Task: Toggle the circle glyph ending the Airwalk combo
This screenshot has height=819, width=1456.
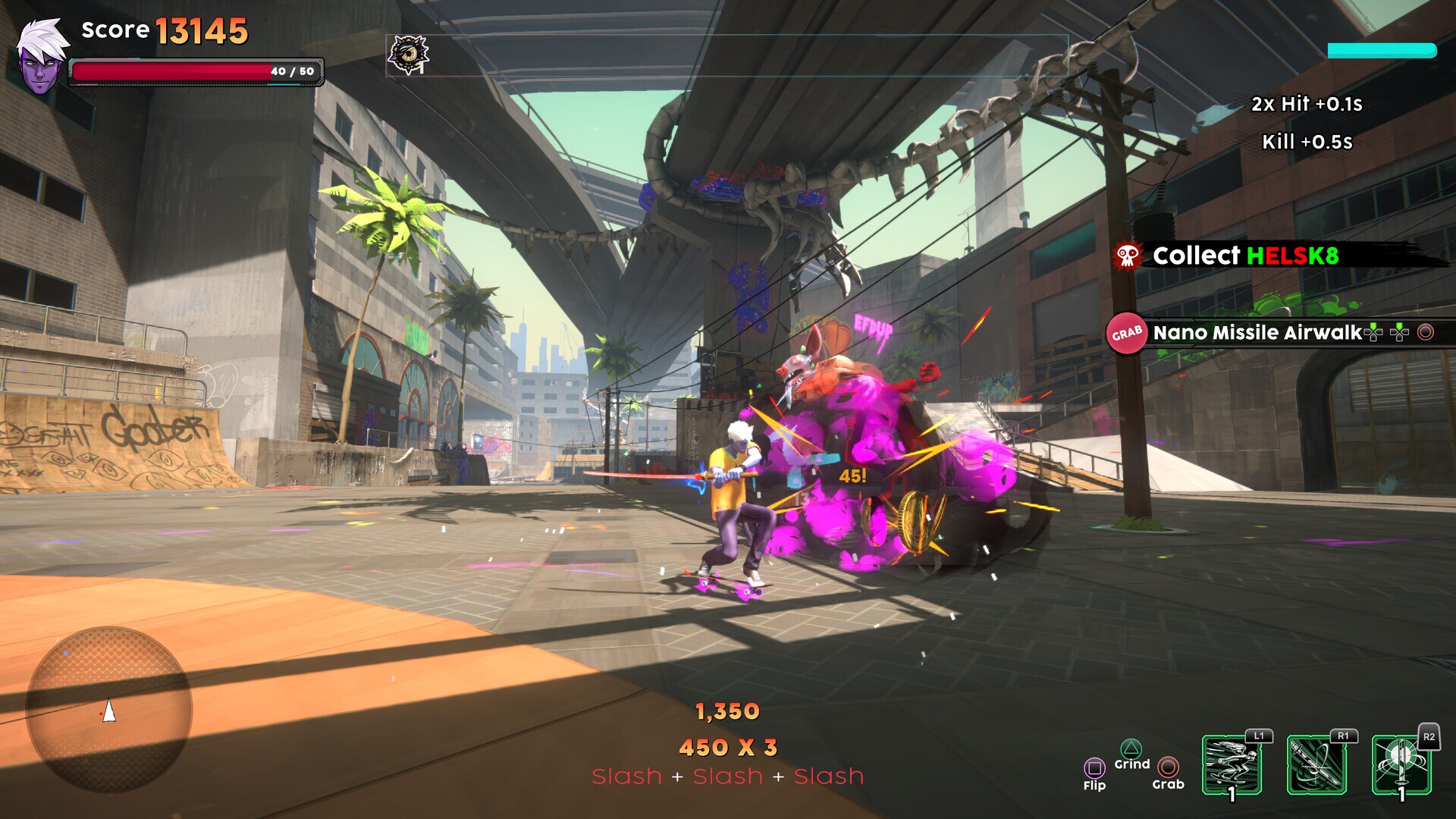Action: pyautogui.click(x=1425, y=331)
